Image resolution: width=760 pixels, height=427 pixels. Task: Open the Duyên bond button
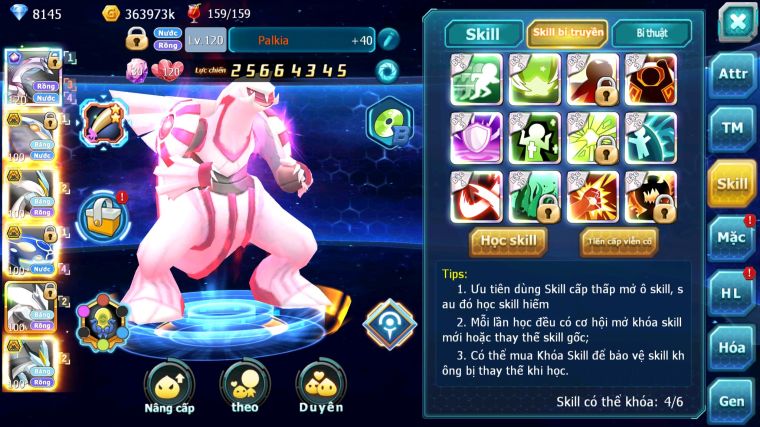click(321, 388)
